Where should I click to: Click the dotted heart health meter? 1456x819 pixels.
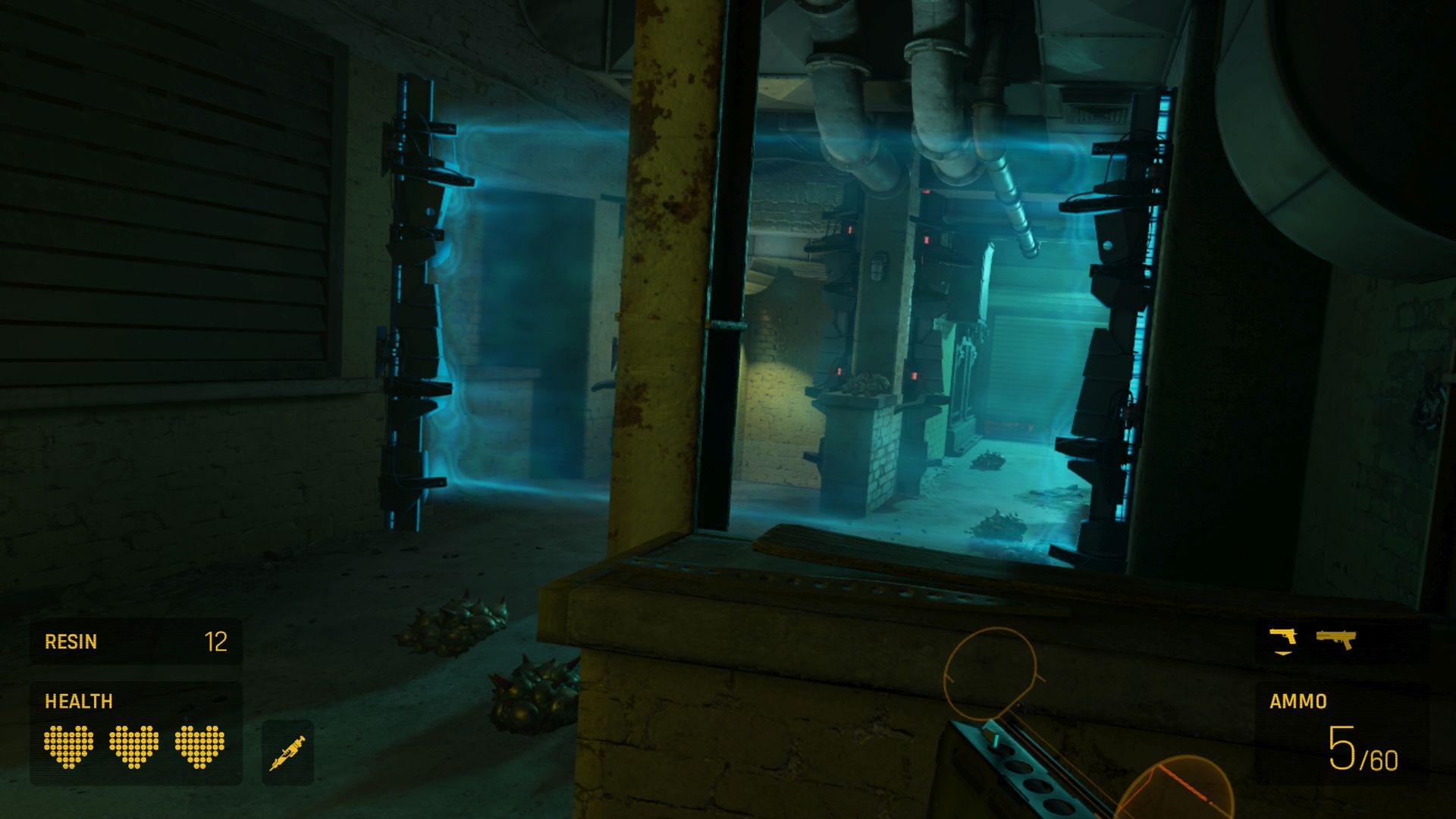click(x=133, y=747)
